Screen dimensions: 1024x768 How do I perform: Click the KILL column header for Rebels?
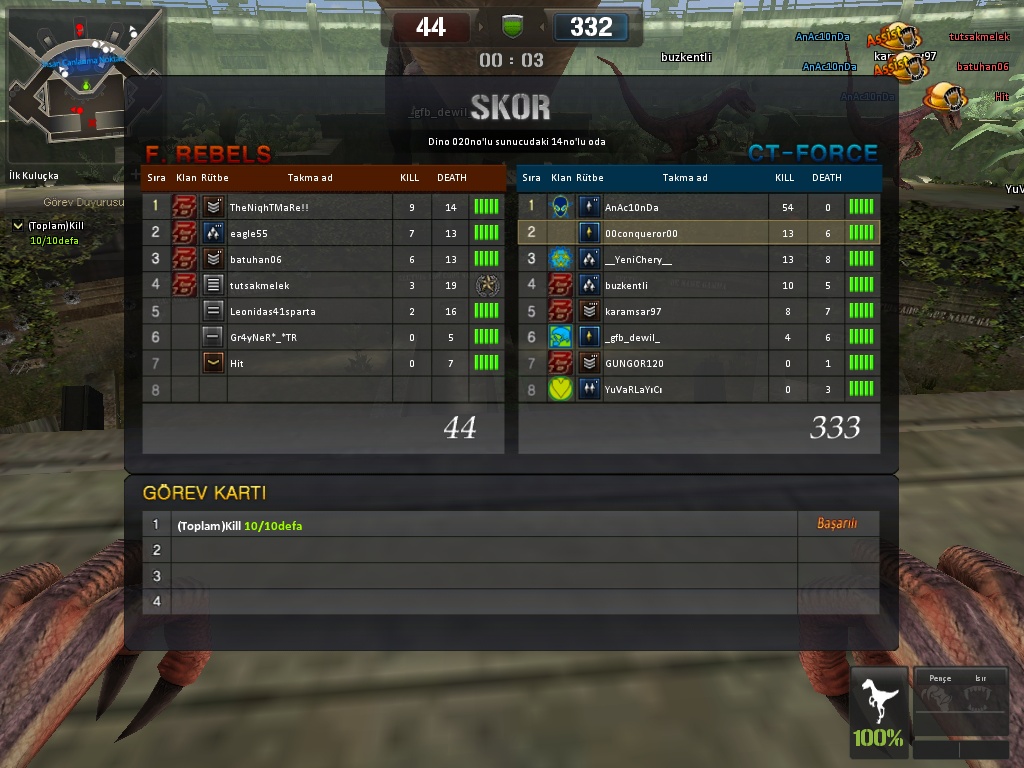coord(409,178)
